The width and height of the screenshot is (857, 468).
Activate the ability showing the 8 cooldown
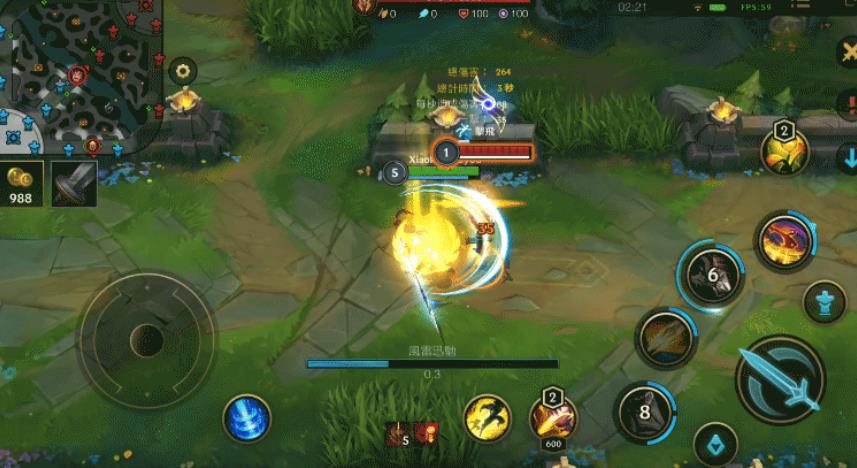click(x=645, y=411)
